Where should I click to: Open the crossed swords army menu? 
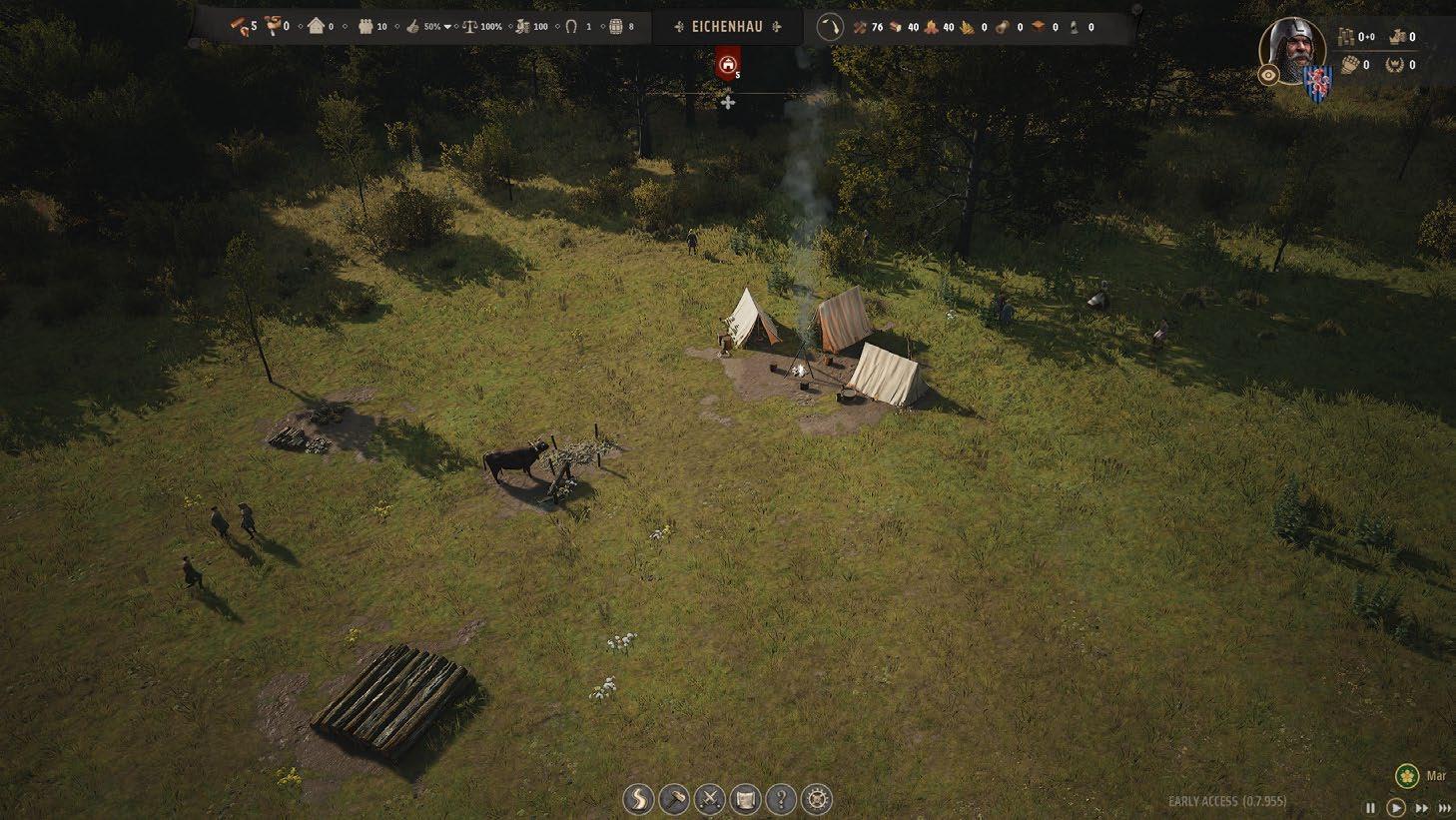[710, 799]
